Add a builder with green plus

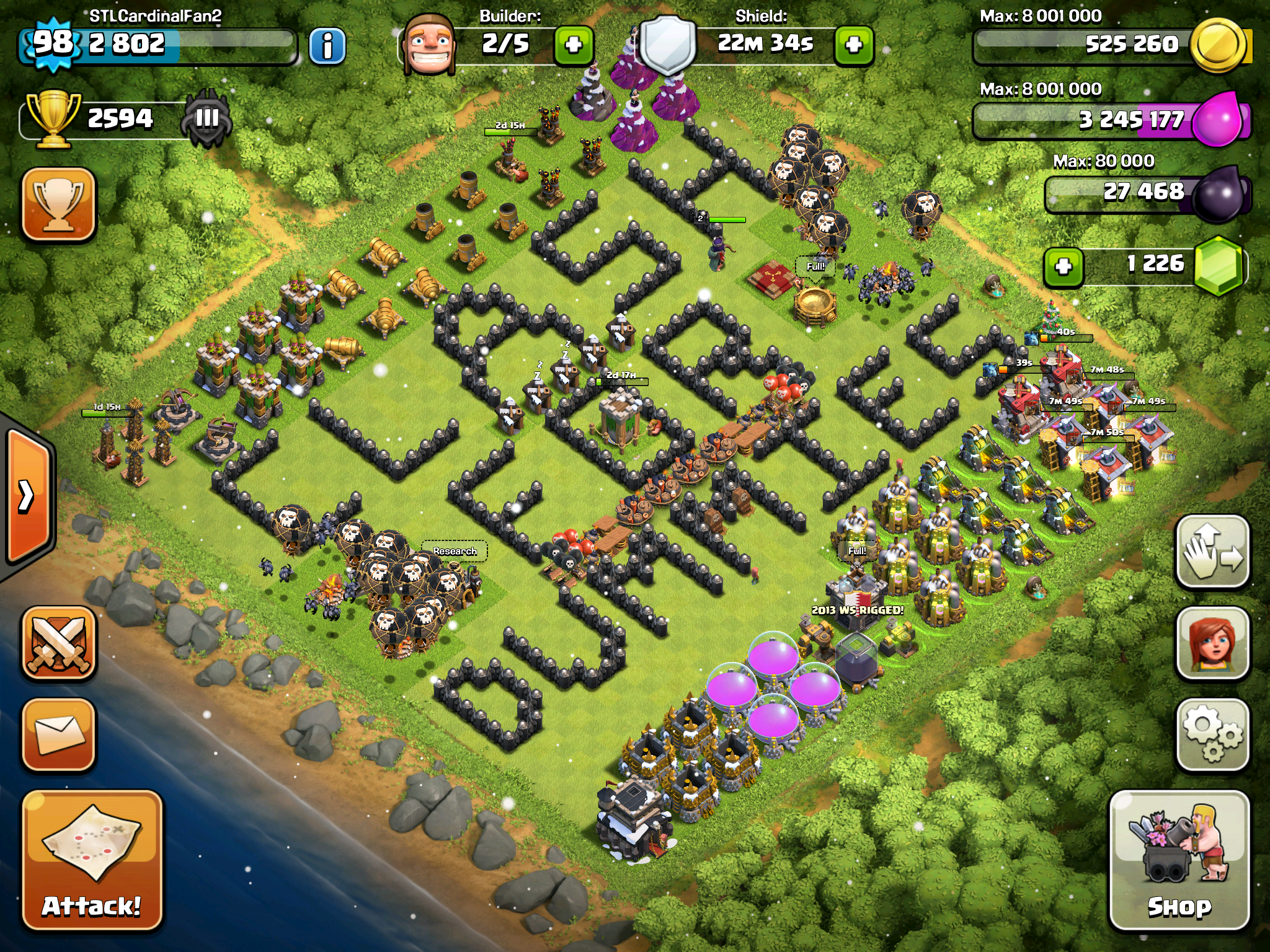click(x=573, y=45)
